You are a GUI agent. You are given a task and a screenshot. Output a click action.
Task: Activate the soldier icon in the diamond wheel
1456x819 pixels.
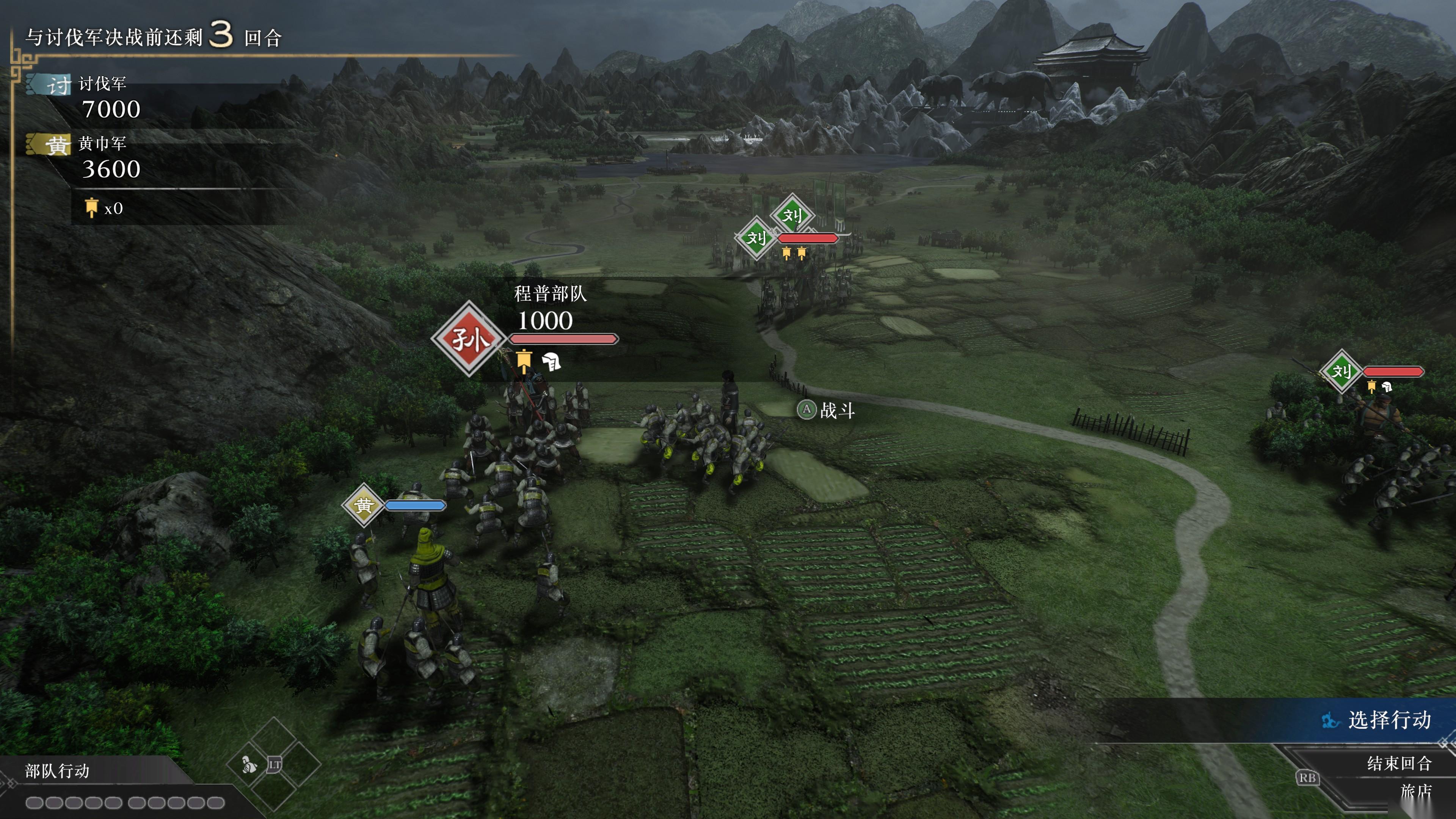[x=249, y=765]
